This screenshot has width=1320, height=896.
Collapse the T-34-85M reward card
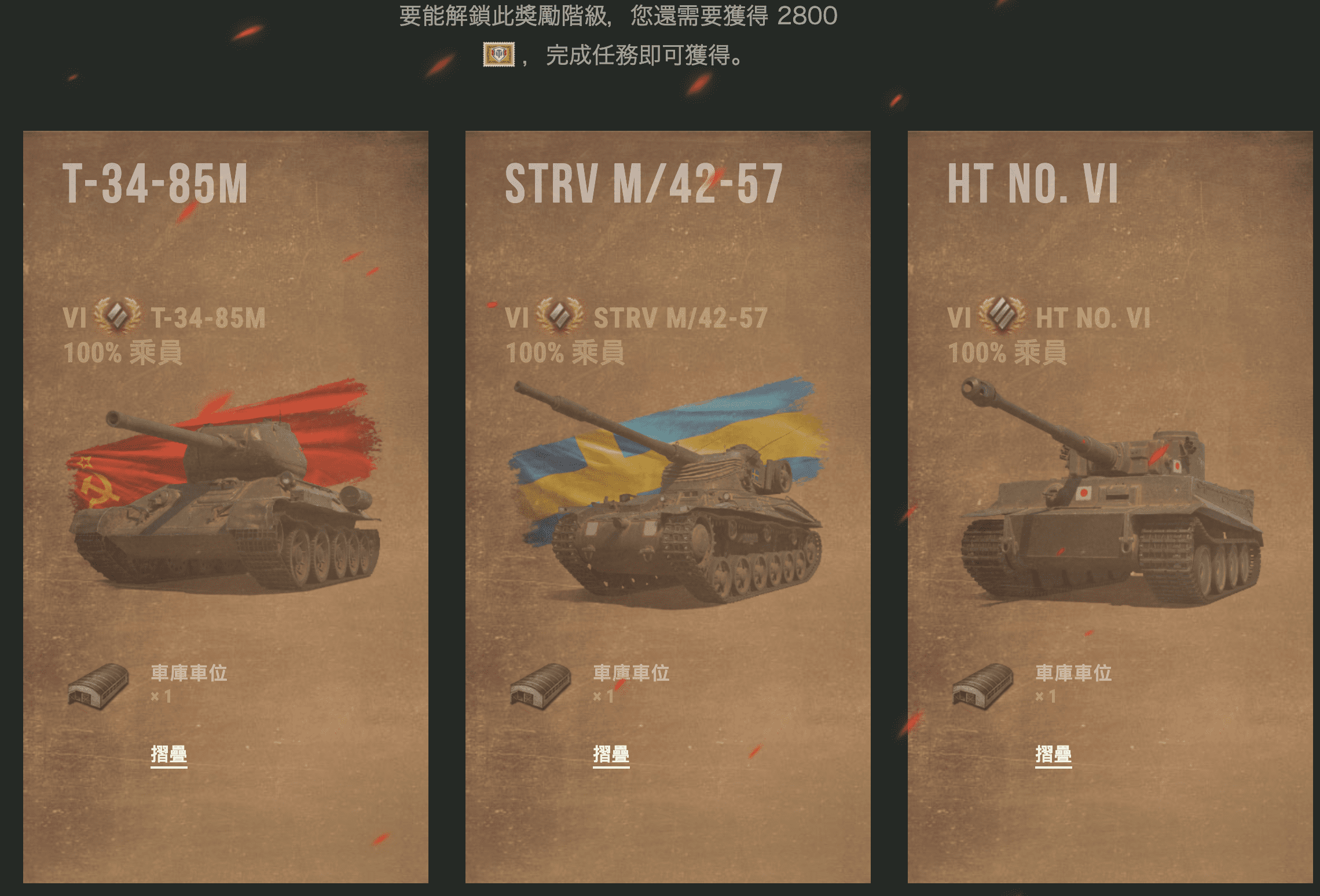tap(168, 754)
